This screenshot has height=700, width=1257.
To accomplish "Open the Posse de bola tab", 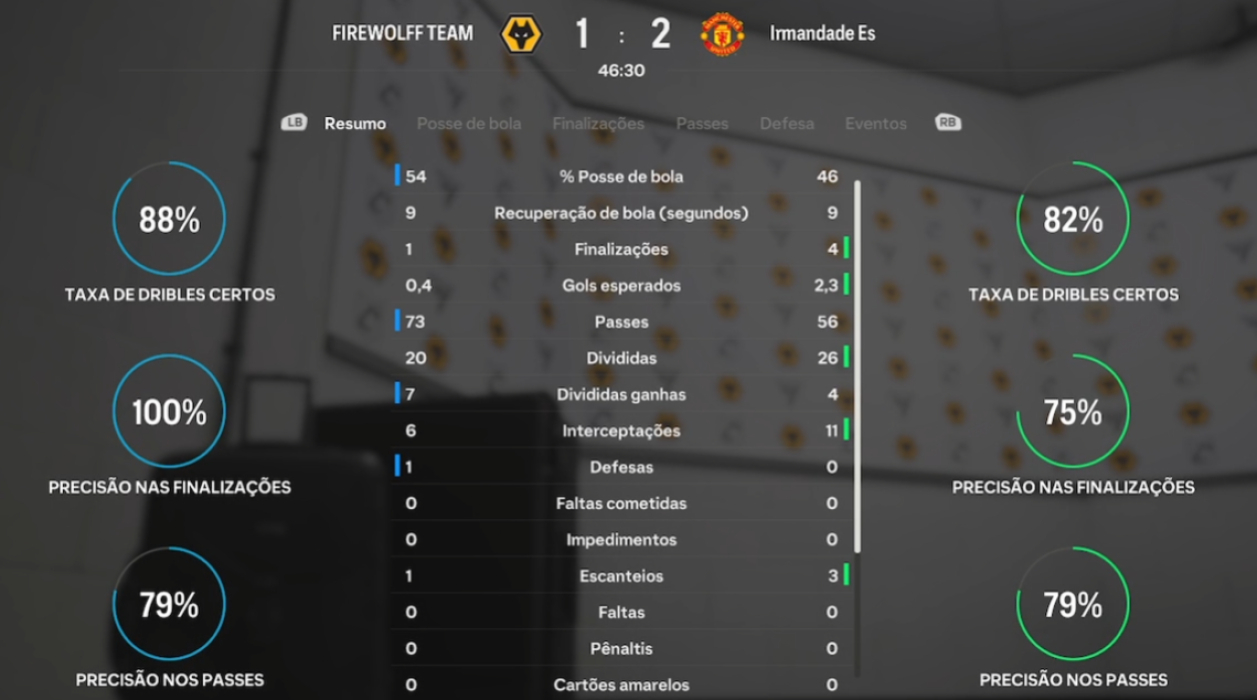I will point(468,124).
